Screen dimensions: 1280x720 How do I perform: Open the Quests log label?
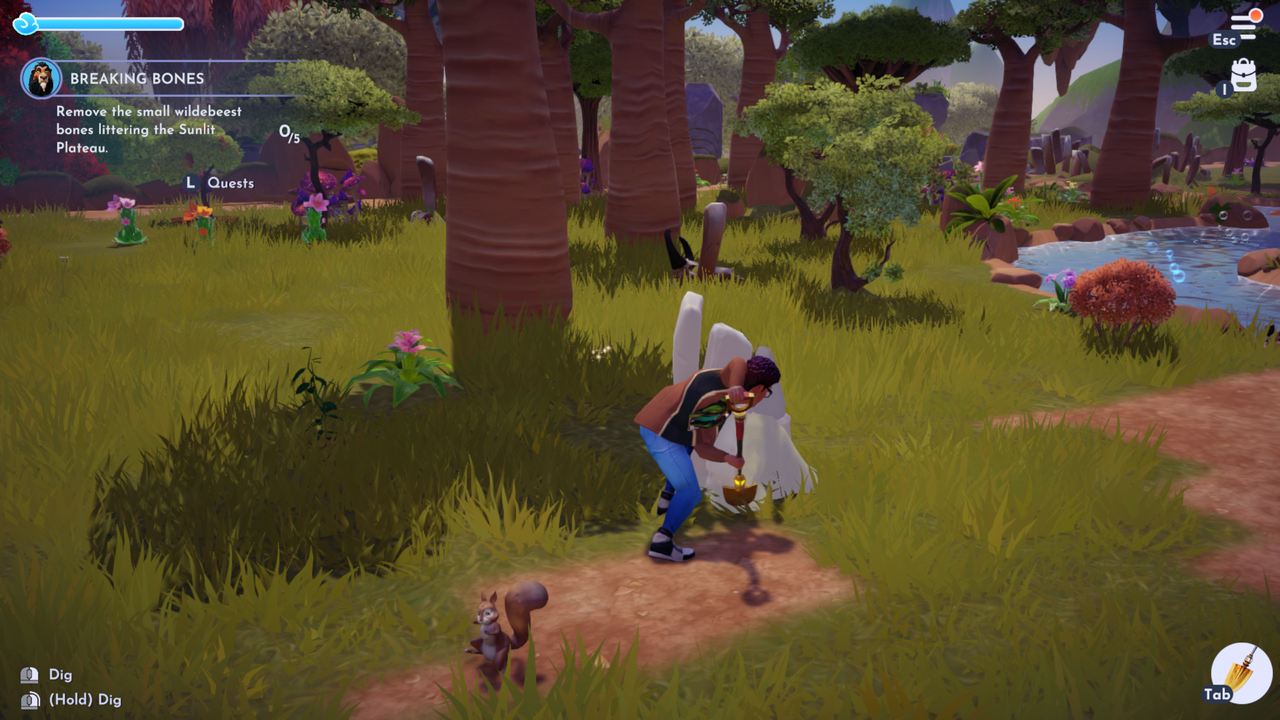[230, 183]
